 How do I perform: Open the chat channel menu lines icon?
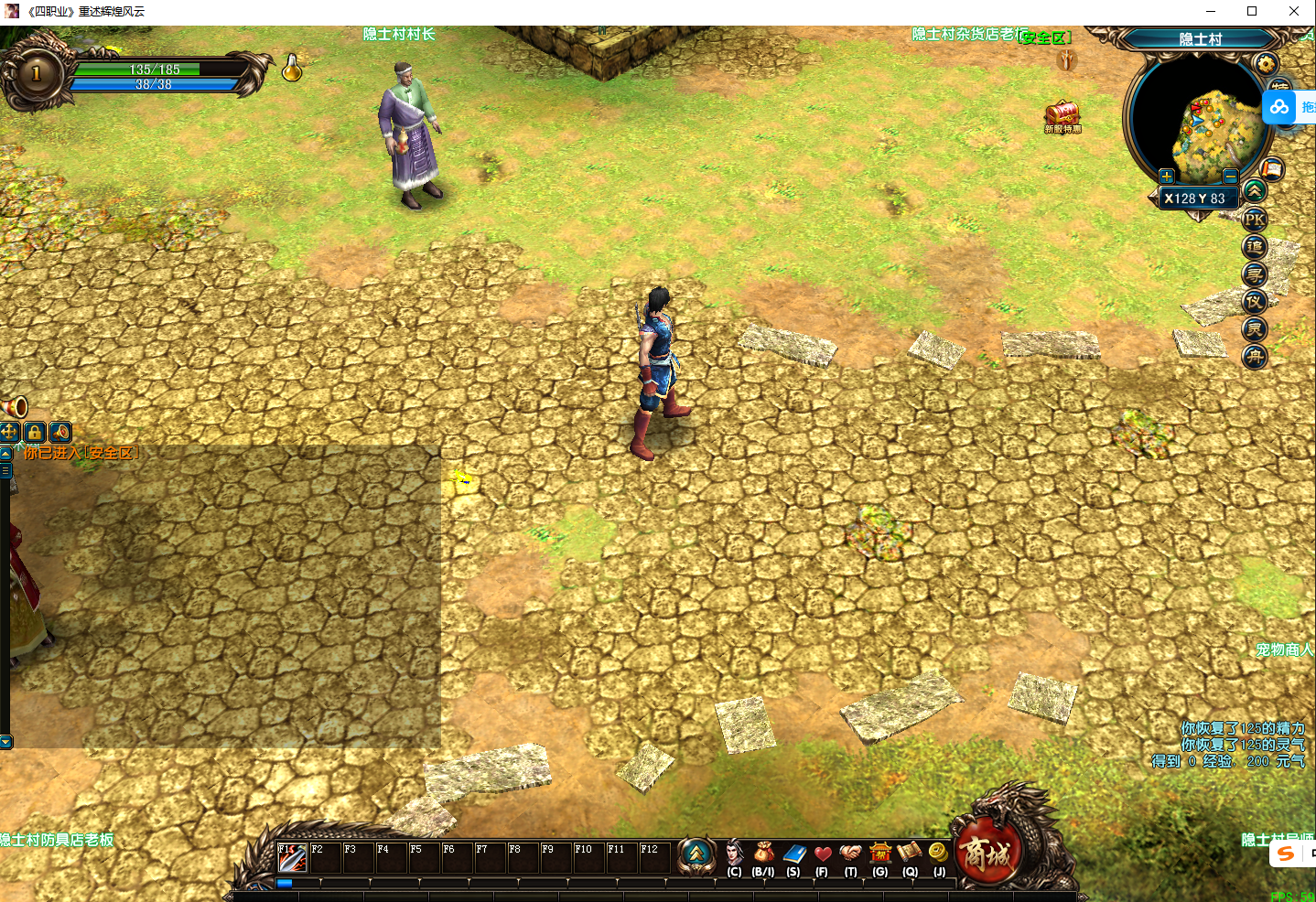[x=5, y=468]
